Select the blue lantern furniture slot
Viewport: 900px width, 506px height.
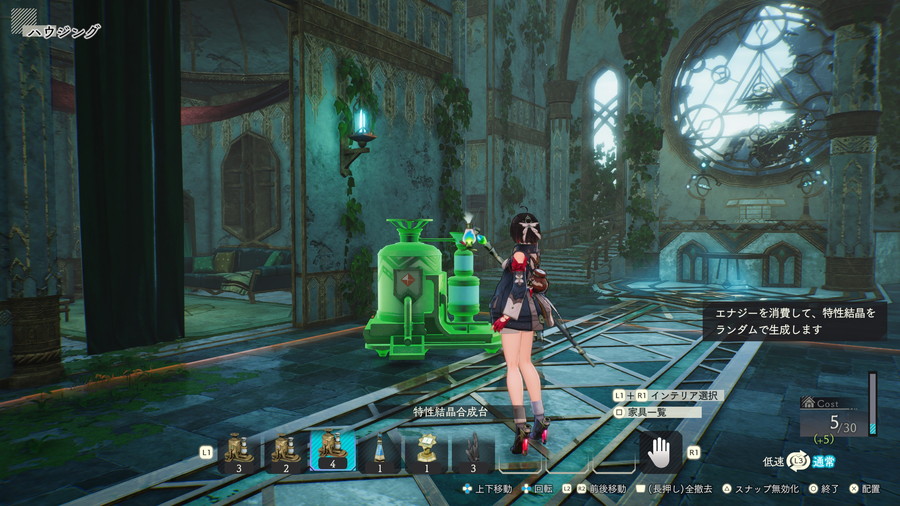click(x=380, y=452)
